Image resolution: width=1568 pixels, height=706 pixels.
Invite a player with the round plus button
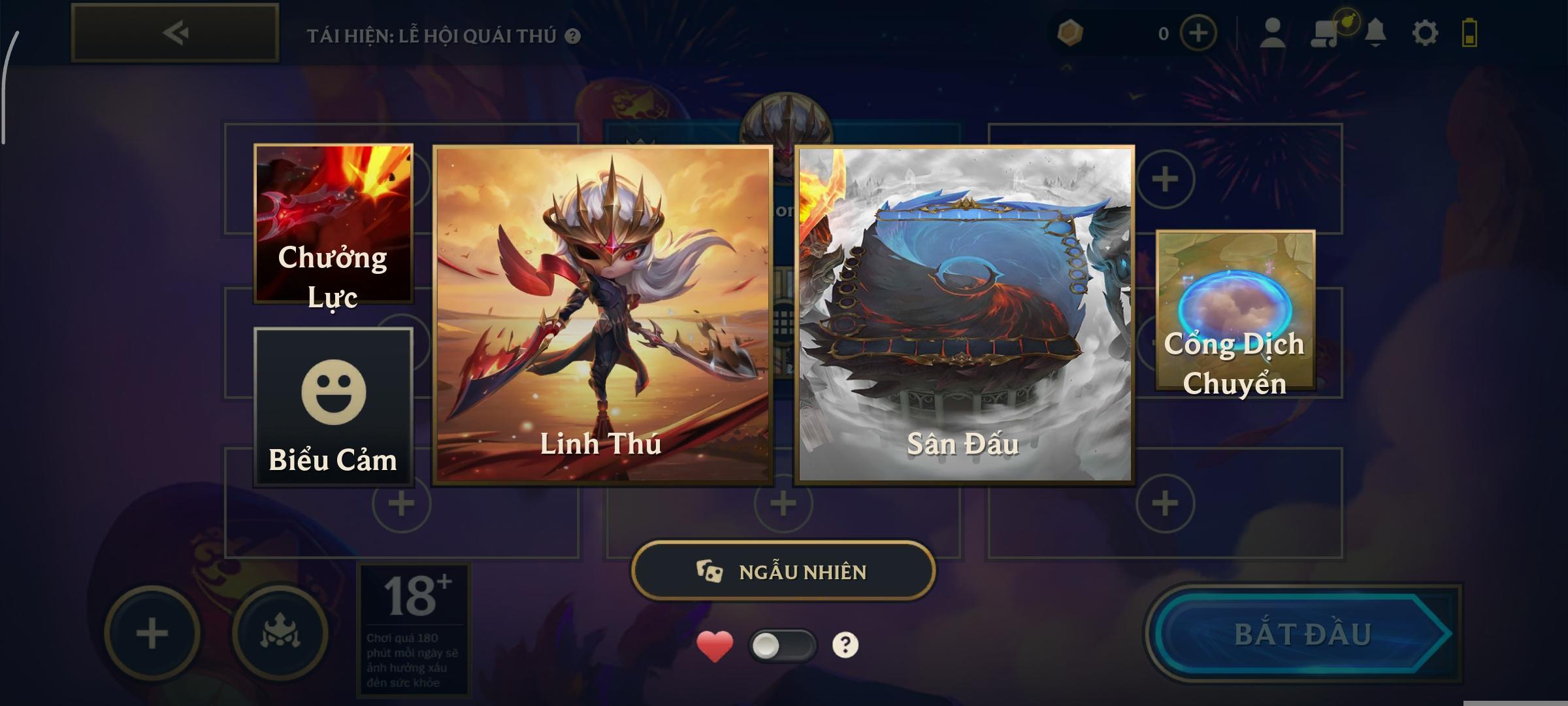tap(152, 633)
